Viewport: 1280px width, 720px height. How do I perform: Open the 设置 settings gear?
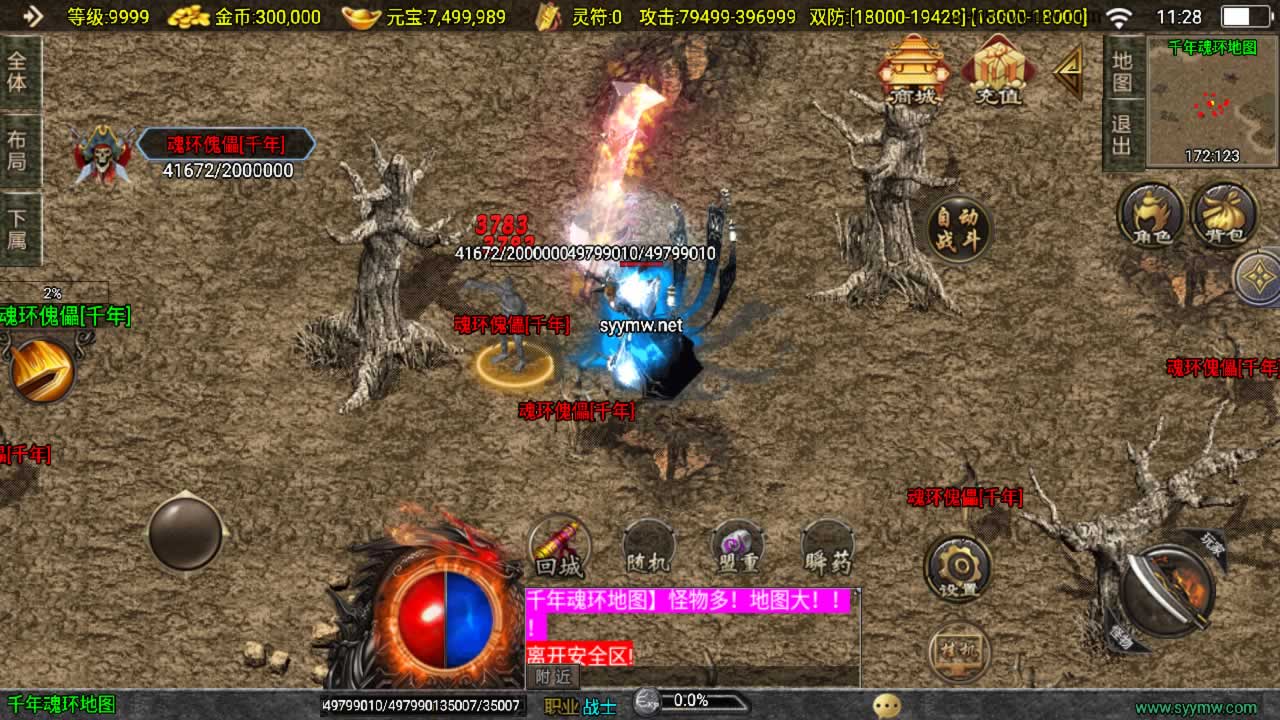click(958, 568)
